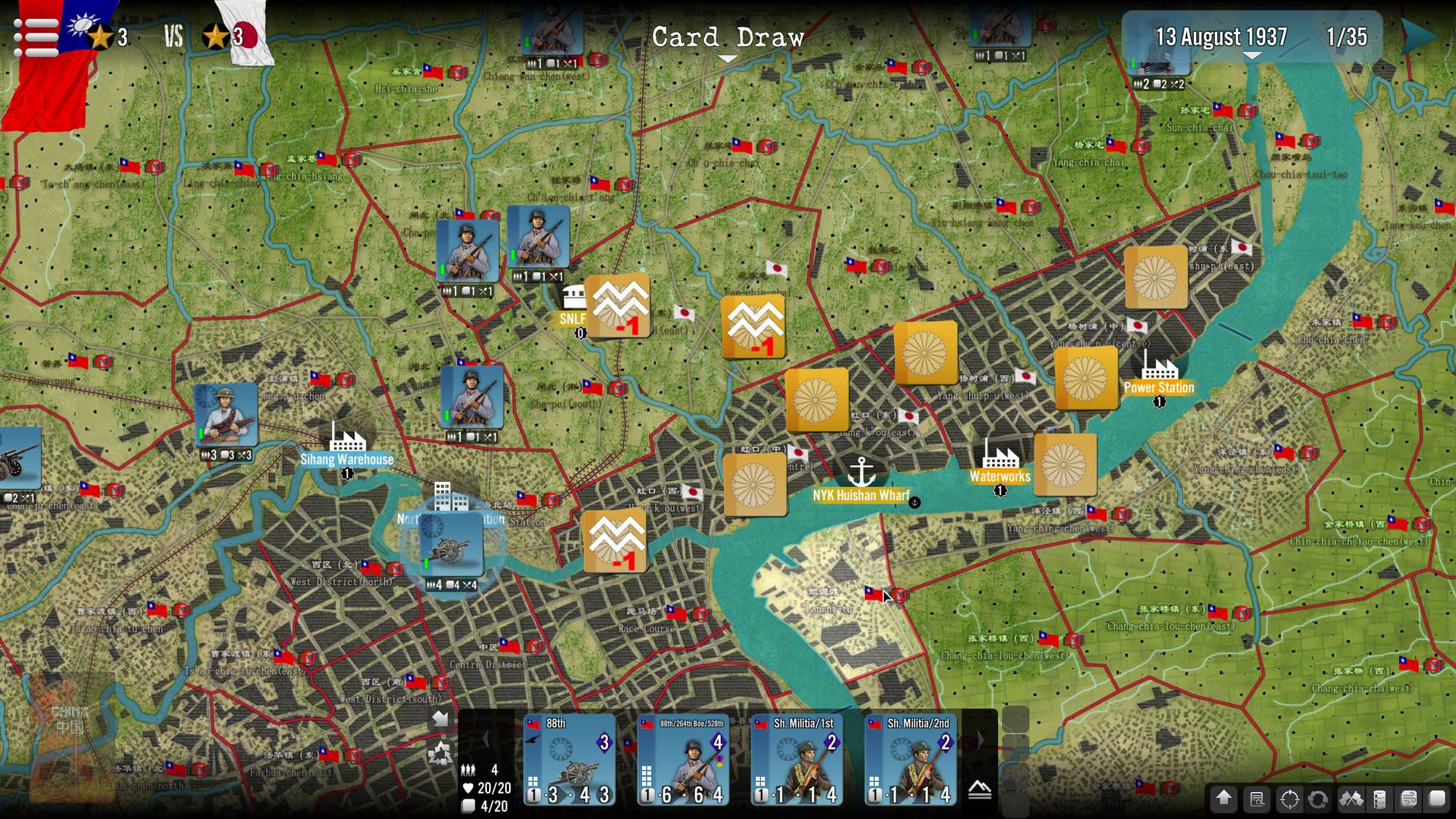Image resolution: width=1456 pixels, height=819 pixels.
Task: Click the up-arrow icon in bottom toolbar
Action: click(1224, 799)
